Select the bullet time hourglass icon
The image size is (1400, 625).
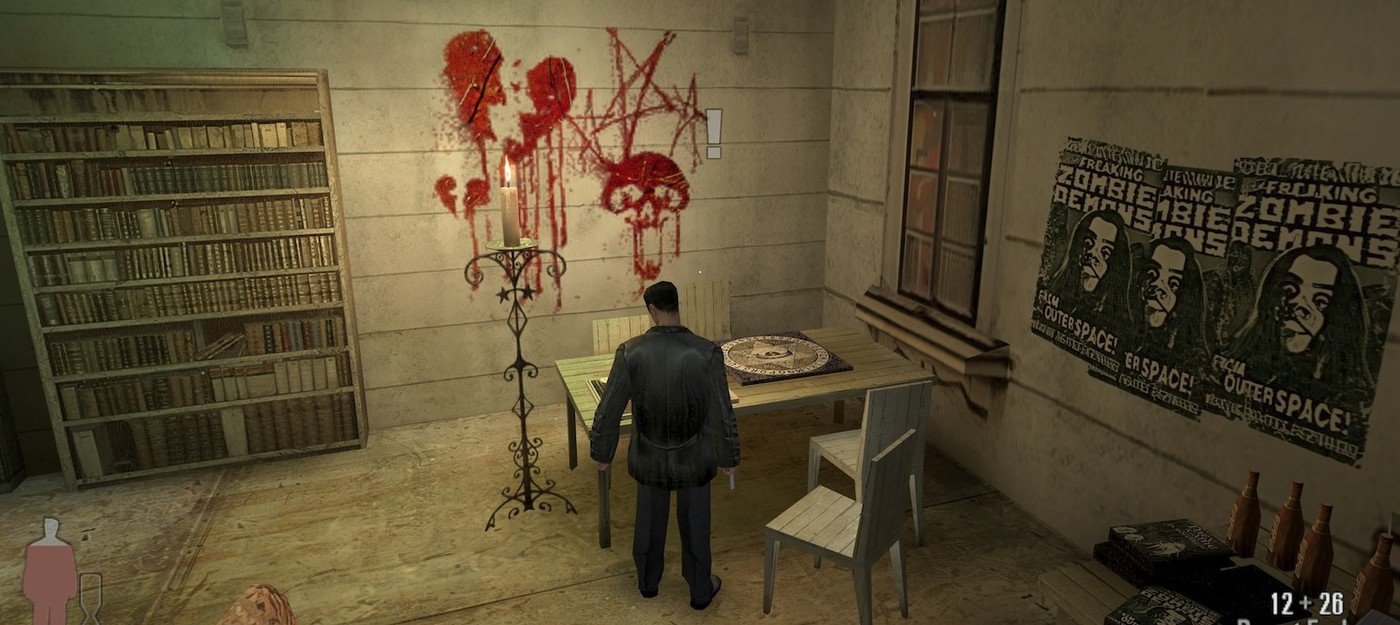coord(90,598)
